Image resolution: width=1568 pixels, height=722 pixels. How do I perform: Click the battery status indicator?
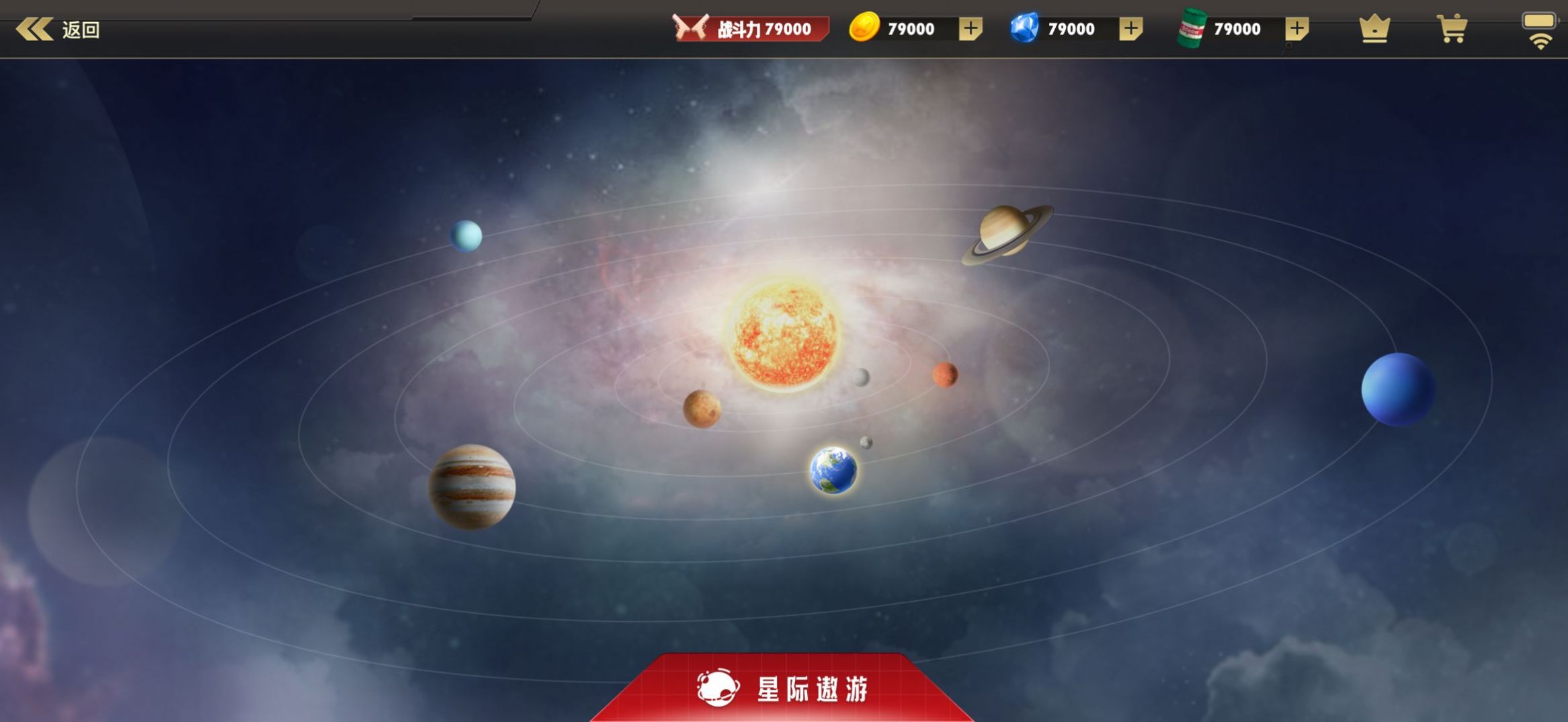(x=1538, y=20)
